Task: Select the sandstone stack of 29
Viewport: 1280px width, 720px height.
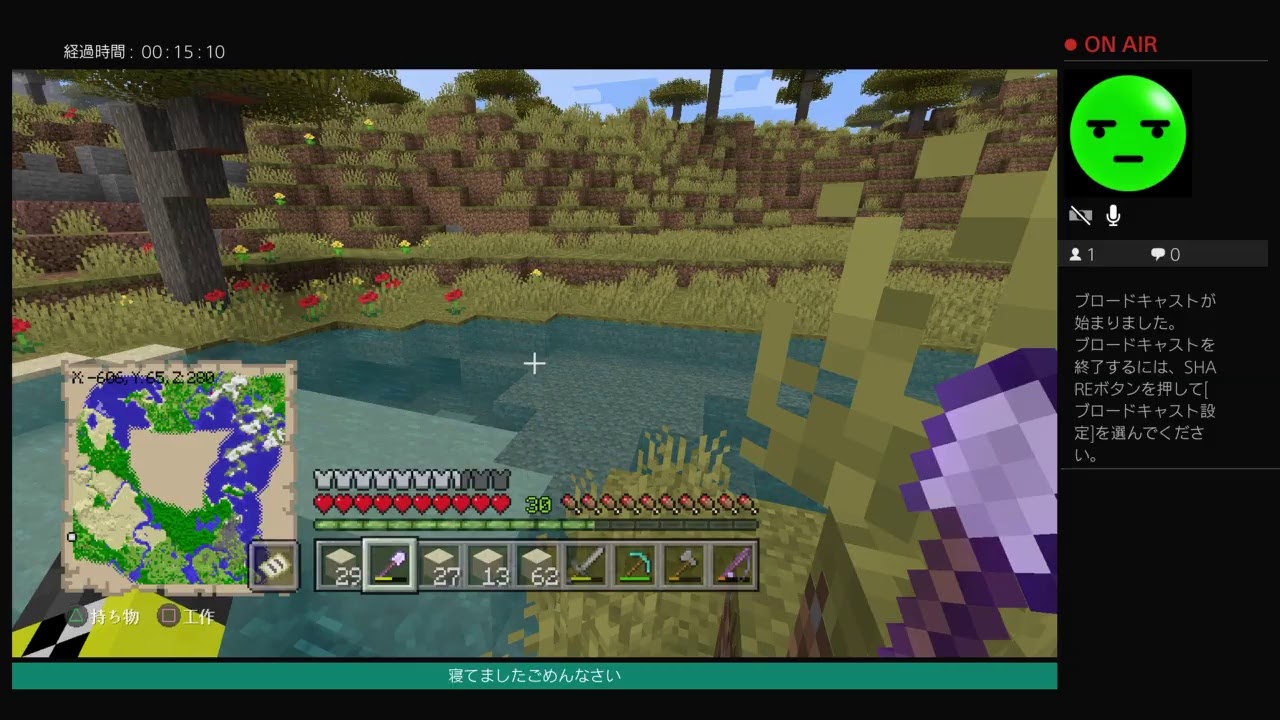Action: point(341,565)
